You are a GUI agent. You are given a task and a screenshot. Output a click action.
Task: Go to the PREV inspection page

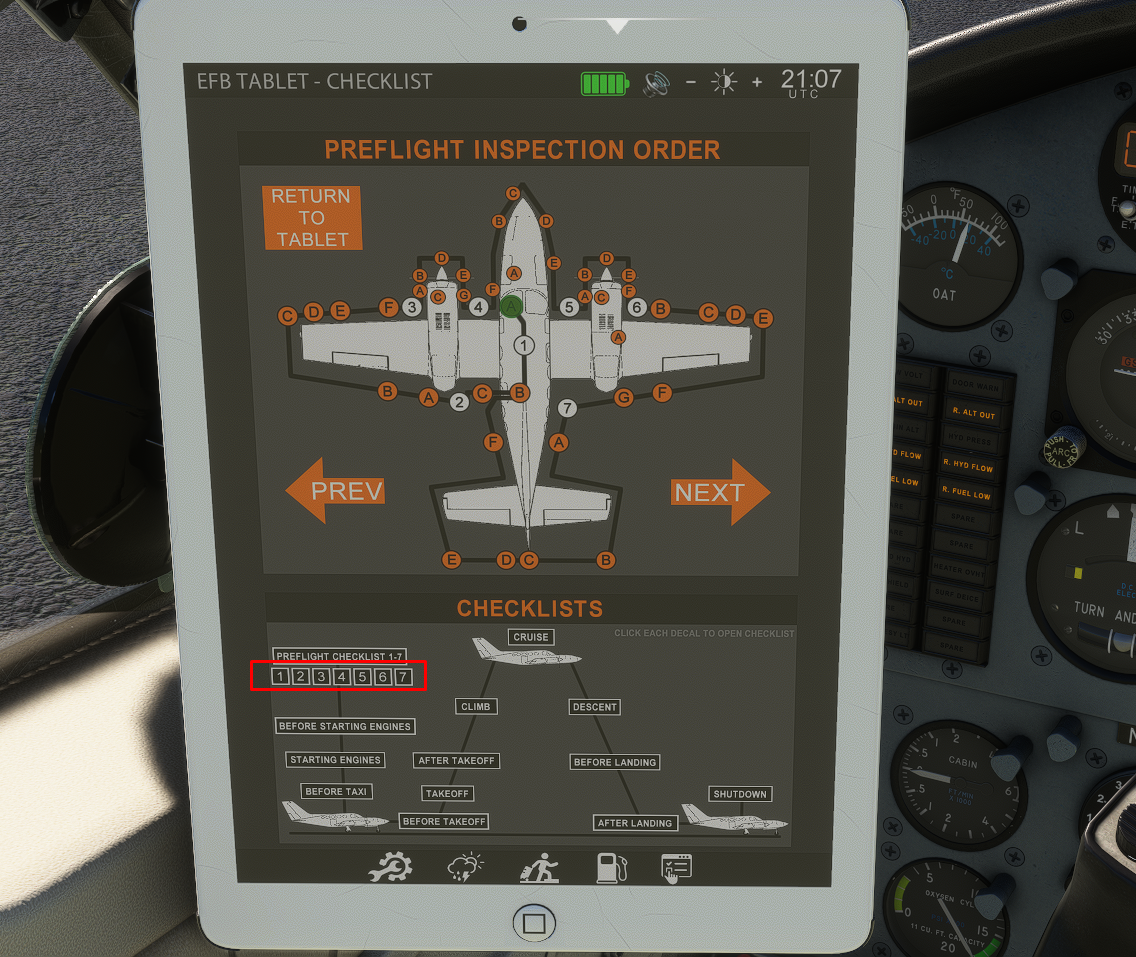(337, 491)
